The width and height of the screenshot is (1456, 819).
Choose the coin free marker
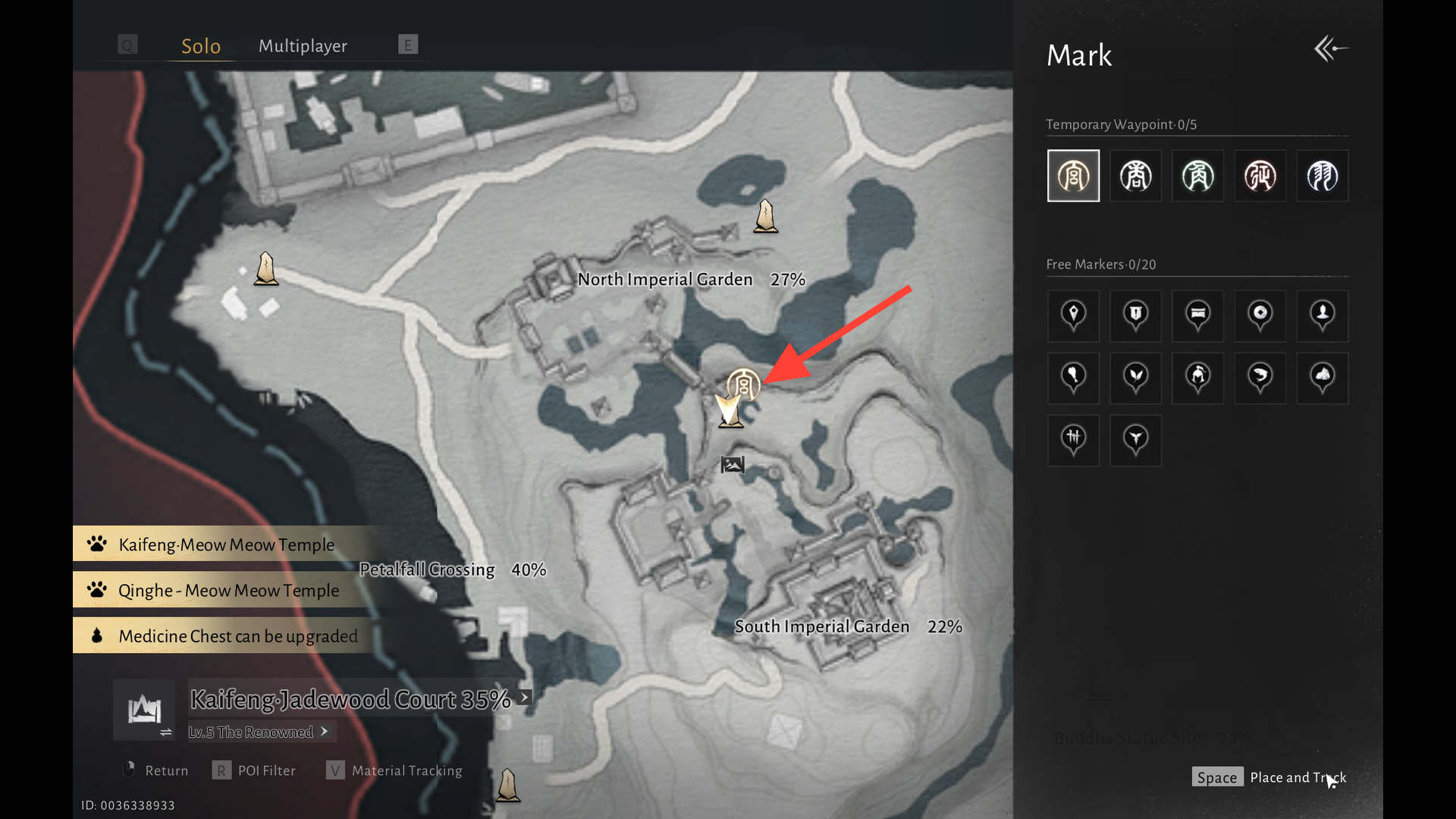click(1260, 315)
